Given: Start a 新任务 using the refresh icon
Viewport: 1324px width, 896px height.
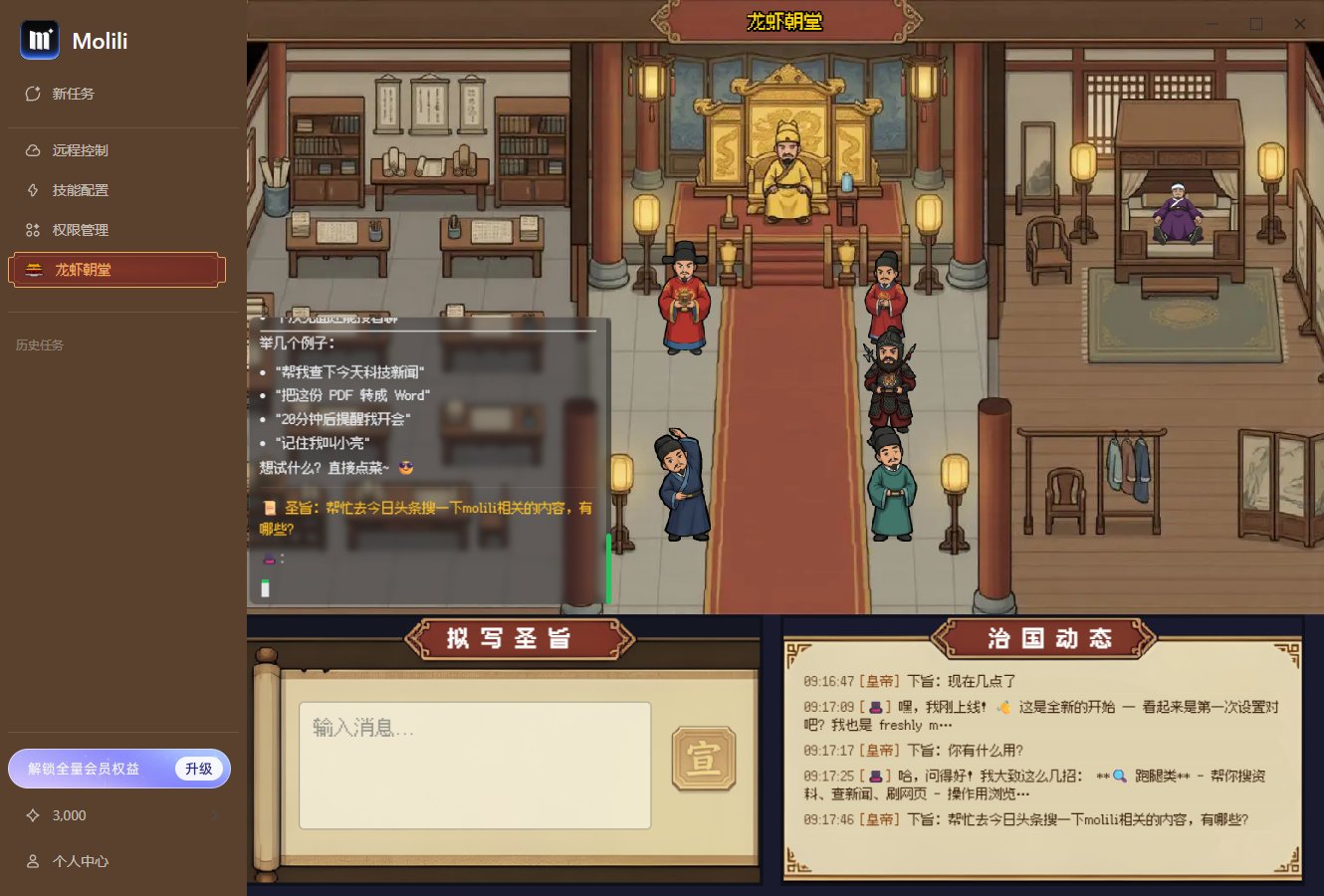Looking at the screenshot, I should pyautogui.click(x=33, y=94).
